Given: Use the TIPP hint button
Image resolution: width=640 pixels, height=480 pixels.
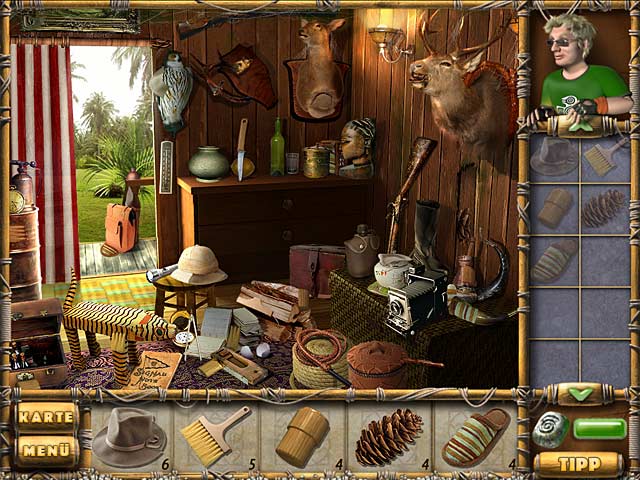Looking at the screenshot, I should (x=578, y=463).
